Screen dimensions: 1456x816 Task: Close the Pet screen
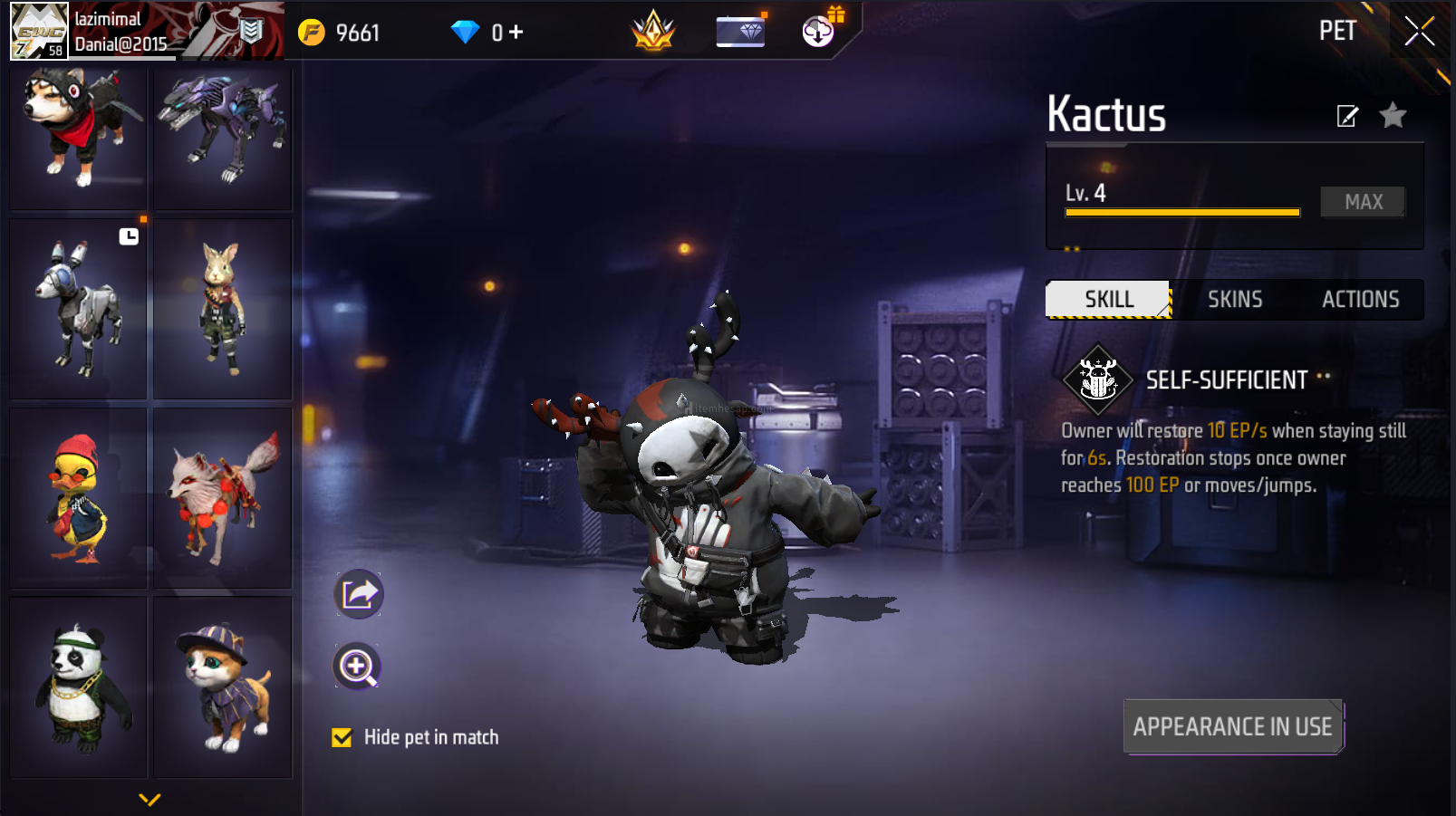(x=1419, y=32)
